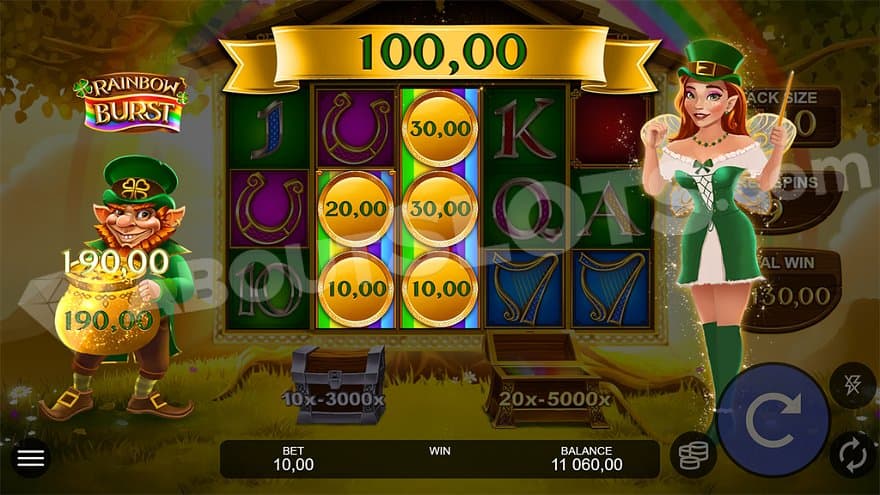The height and width of the screenshot is (495, 880).
Task: Open autoplay with the looping arrows icon
Action: coord(852,454)
